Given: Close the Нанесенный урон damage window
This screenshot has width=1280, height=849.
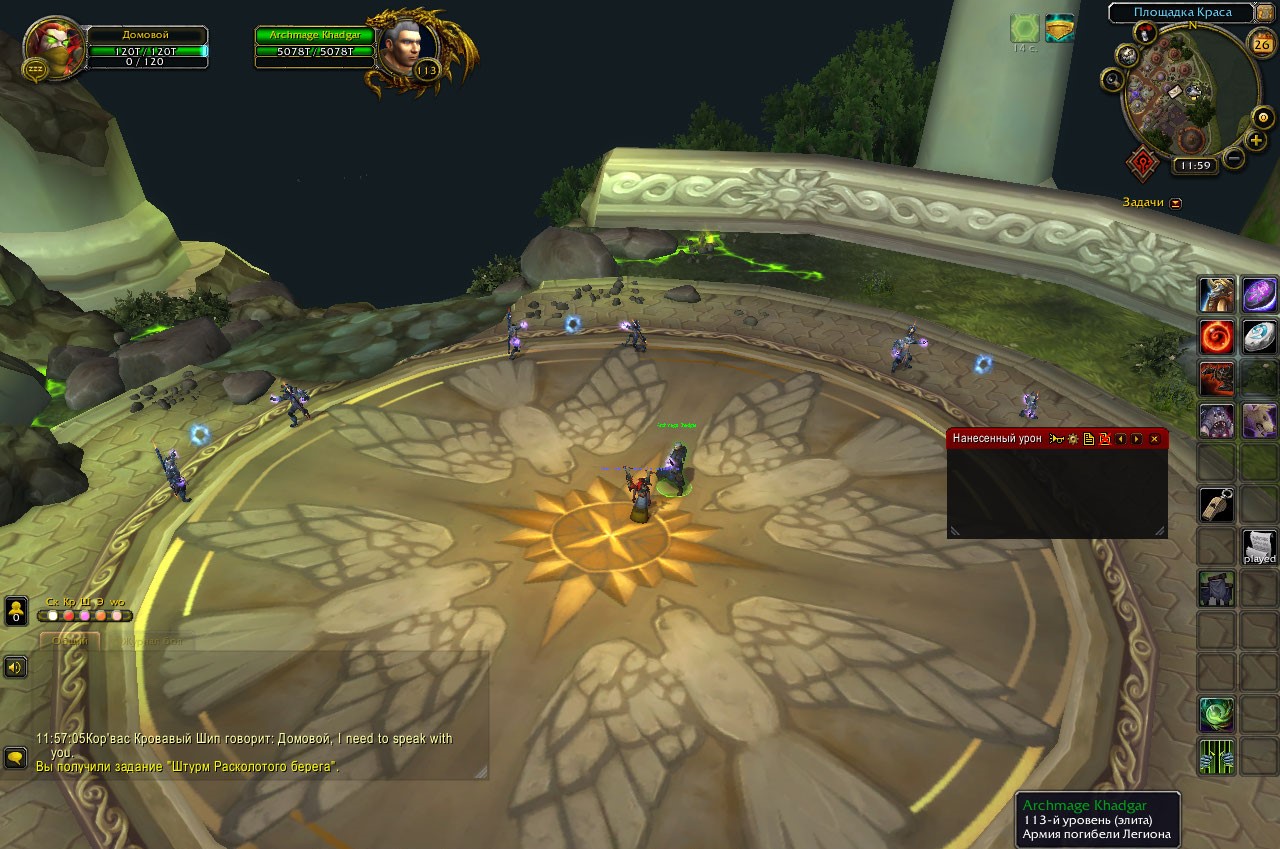Looking at the screenshot, I should pos(1154,439).
